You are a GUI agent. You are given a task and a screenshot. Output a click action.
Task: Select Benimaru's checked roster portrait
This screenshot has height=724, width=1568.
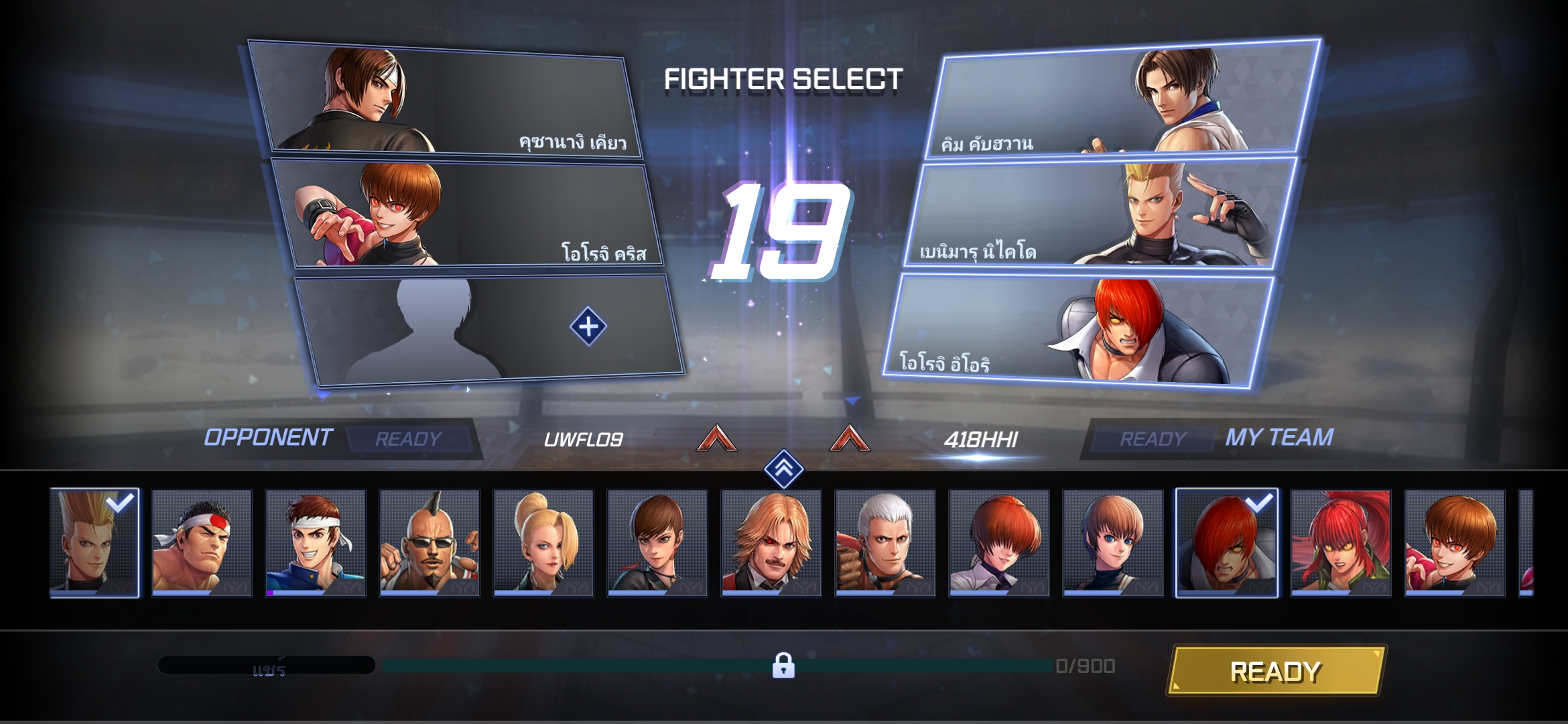(x=94, y=543)
